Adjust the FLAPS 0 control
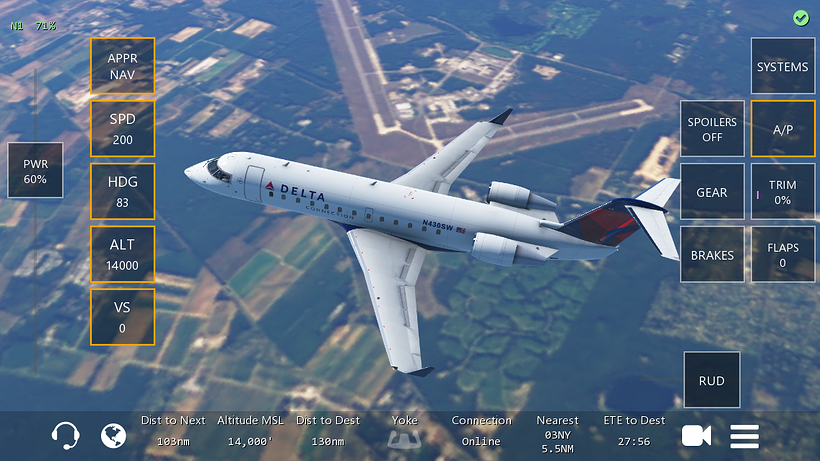 [x=782, y=255]
